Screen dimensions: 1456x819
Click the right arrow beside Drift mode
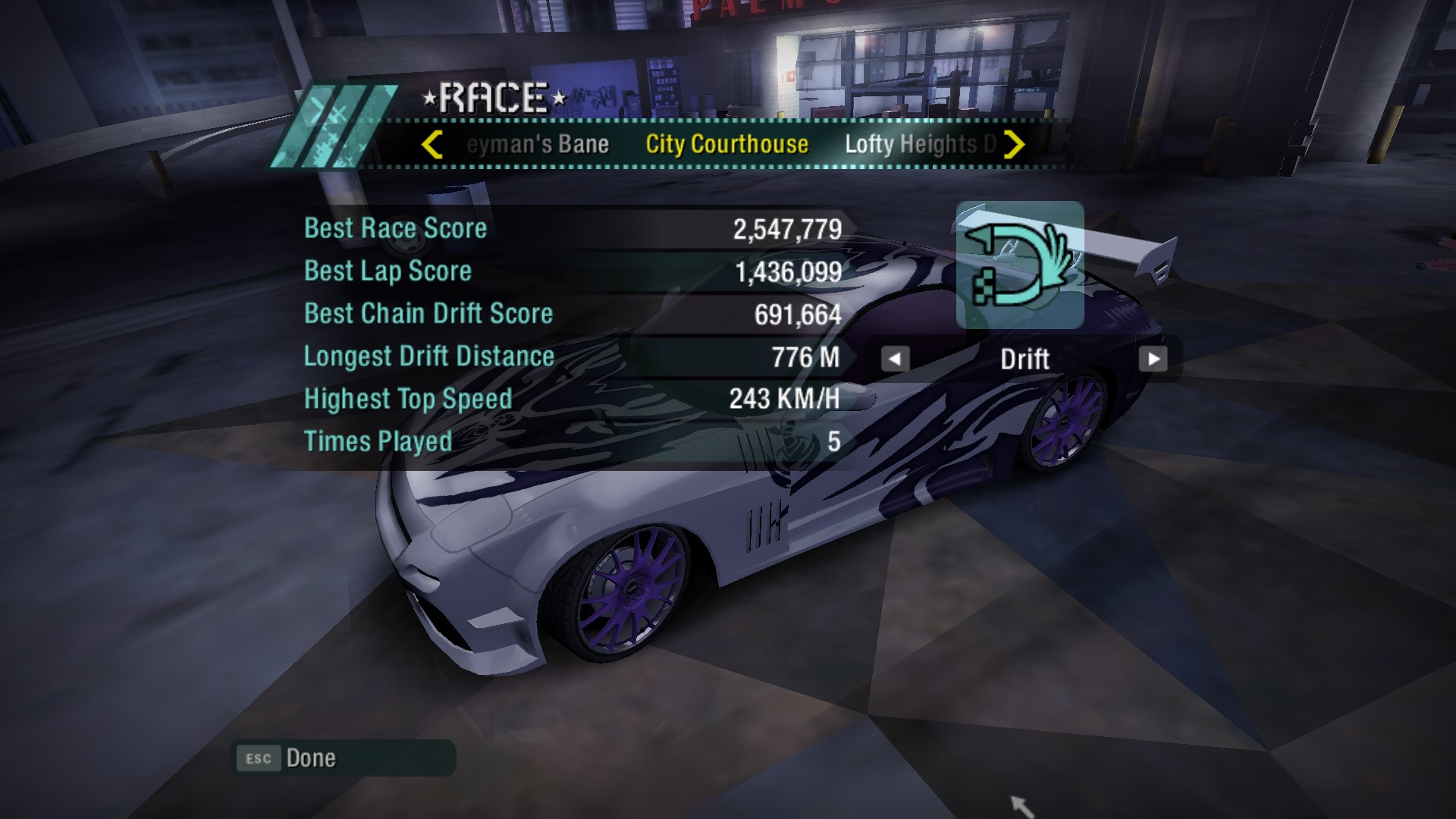(1153, 359)
